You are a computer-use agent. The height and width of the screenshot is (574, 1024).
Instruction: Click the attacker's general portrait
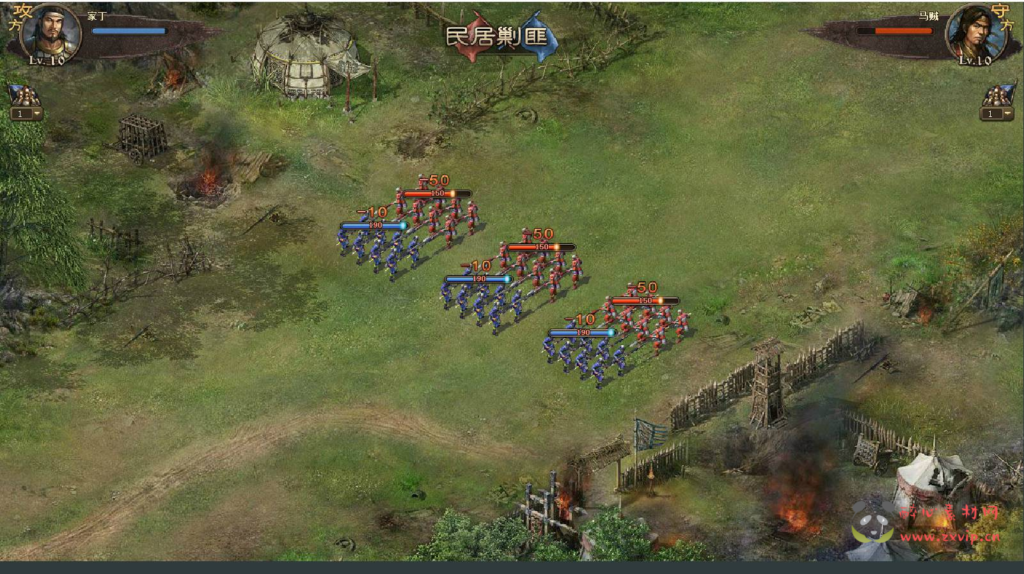(49, 33)
